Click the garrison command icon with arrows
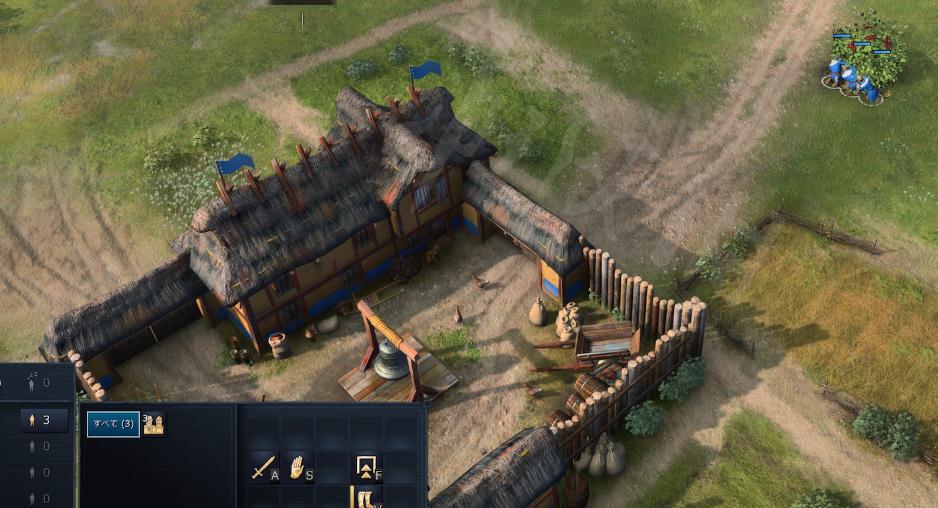 [x=367, y=467]
